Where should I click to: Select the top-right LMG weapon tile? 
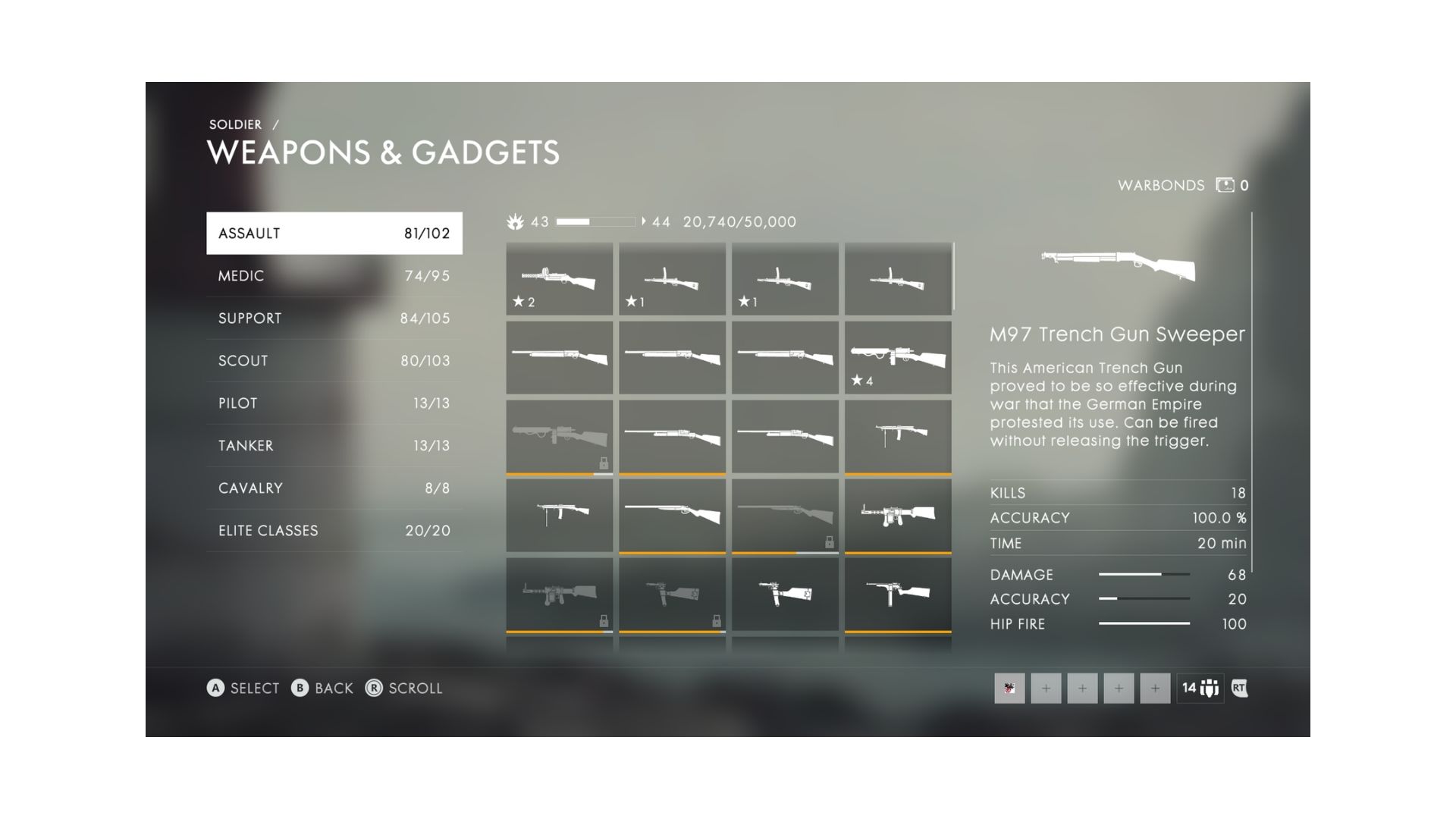tap(897, 279)
